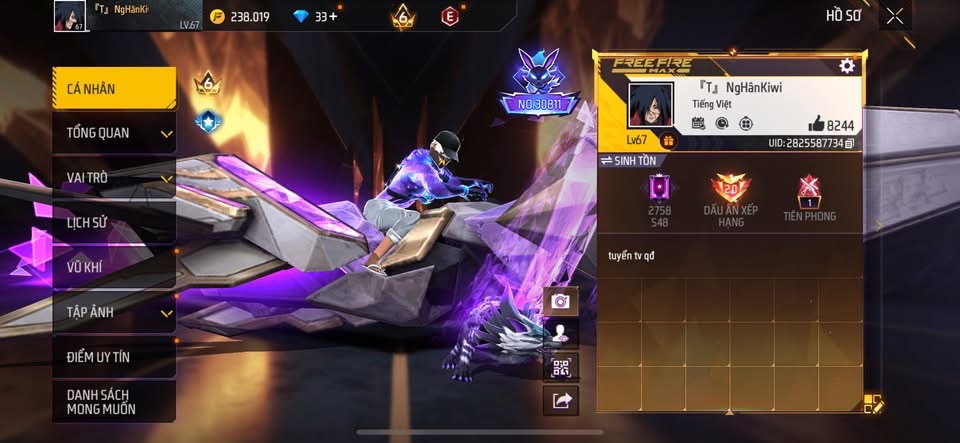Viewport: 960px width, 443px height.
Task: Copy the player UID
Action: (x=849, y=144)
